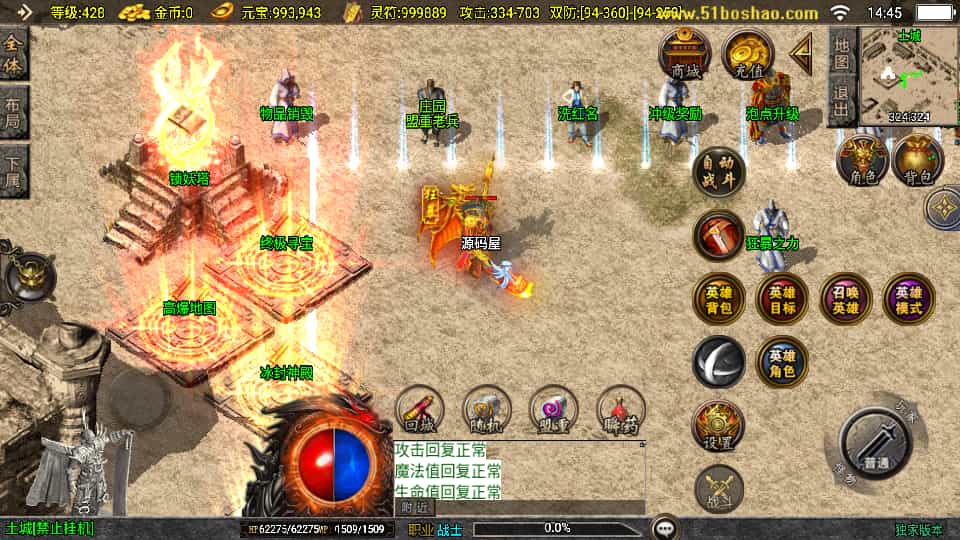Open the 背包 bag
Screen dimensions: 960x540
918,160
